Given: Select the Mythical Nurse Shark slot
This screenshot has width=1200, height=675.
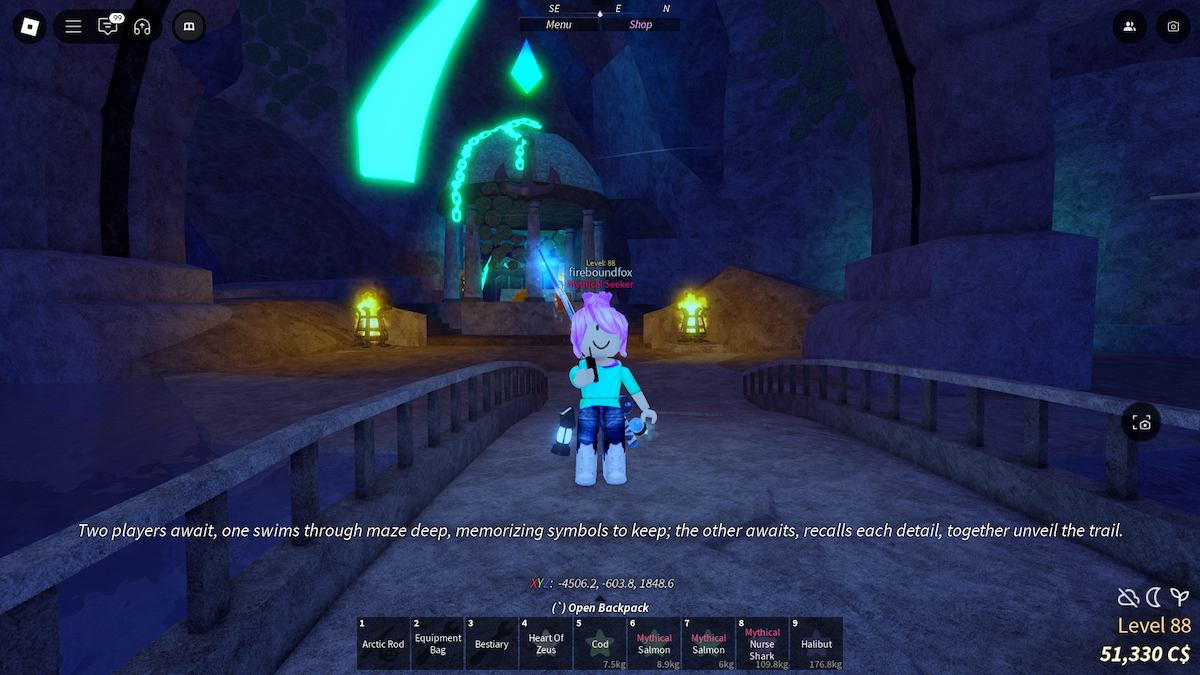Looking at the screenshot, I should coord(762,643).
